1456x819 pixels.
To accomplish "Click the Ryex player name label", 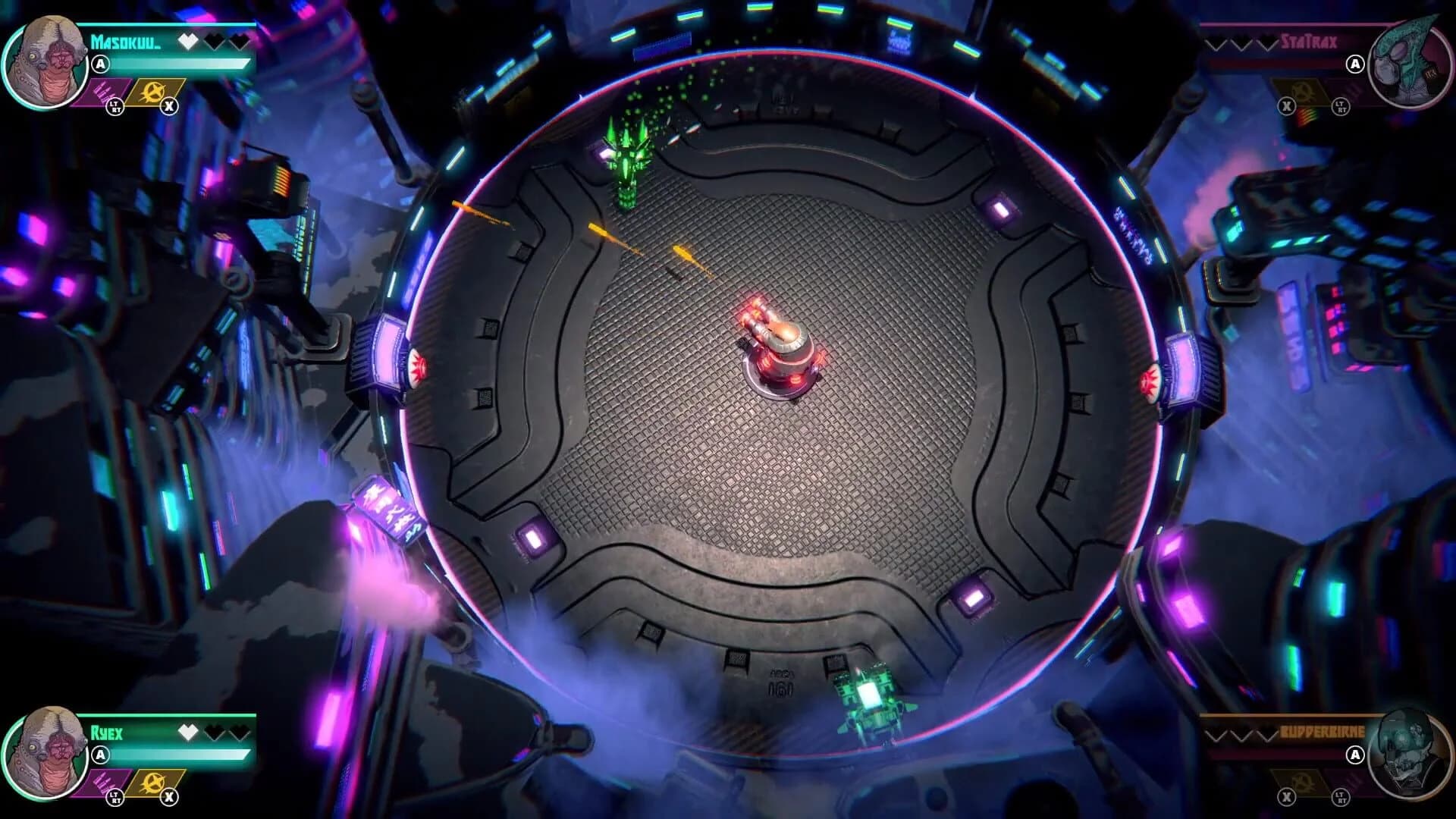I will [x=107, y=732].
